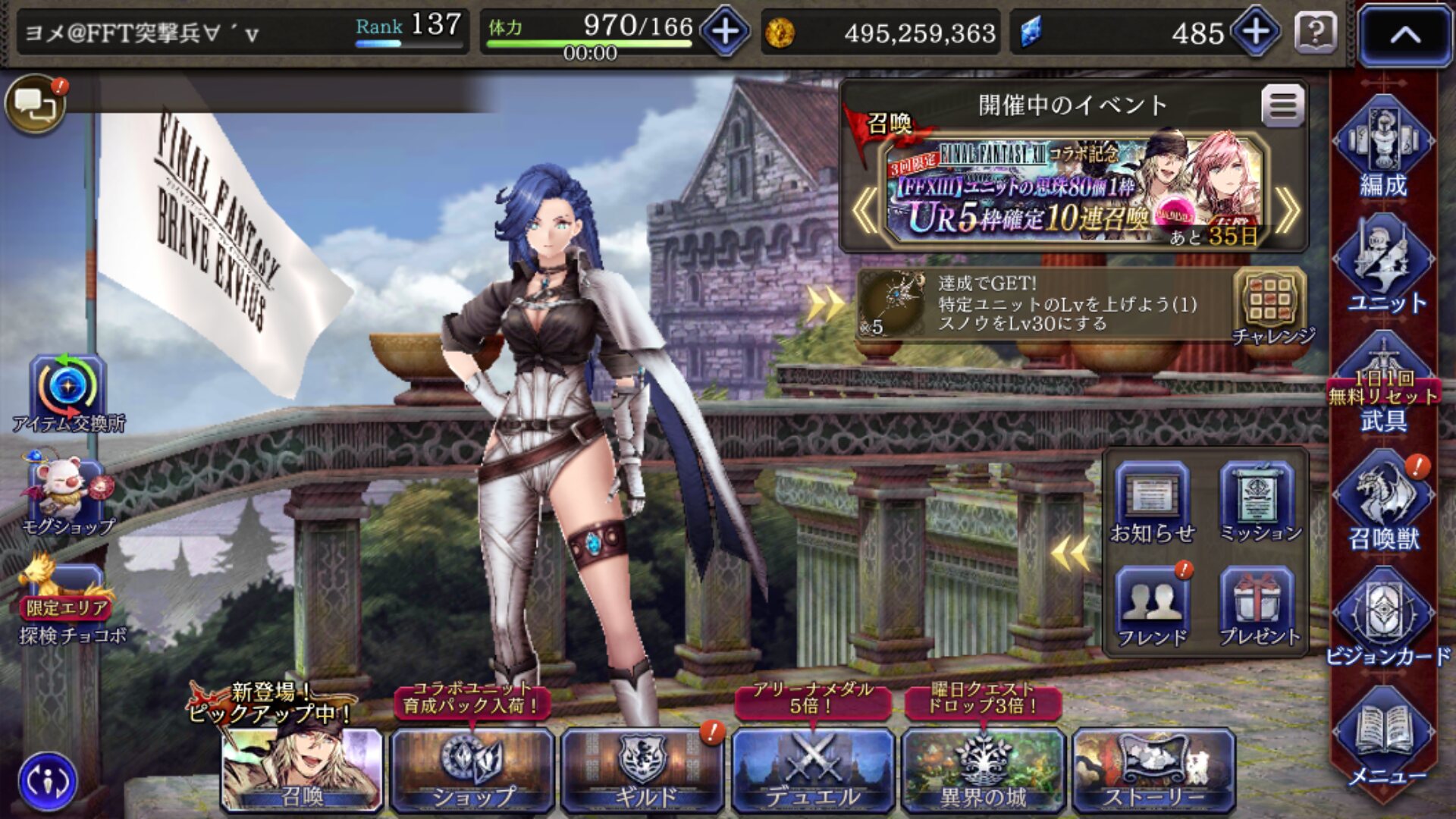Open the ショップ shop

tap(472, 769)
